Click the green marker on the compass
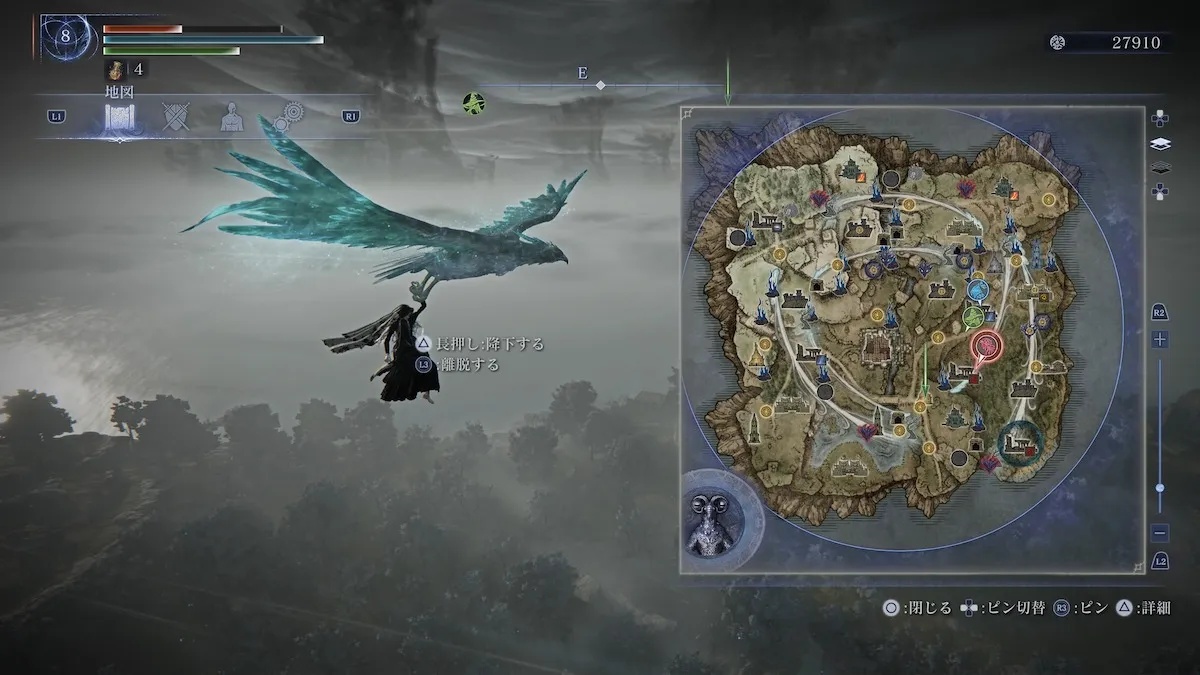Screen dimensions: 1200x675 474,101
